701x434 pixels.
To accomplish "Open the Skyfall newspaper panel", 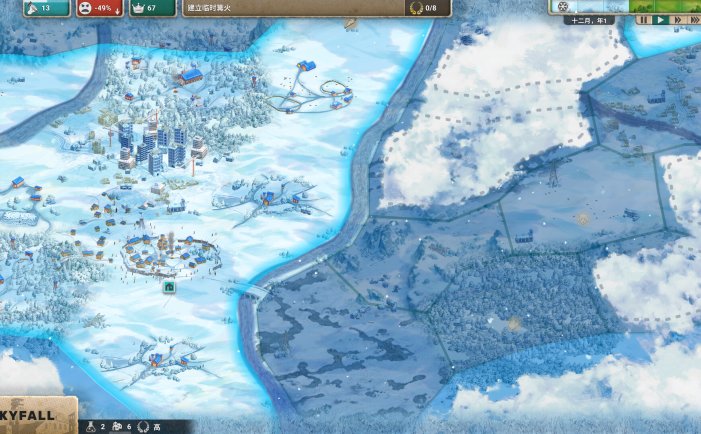I will (x=37, y=416).
